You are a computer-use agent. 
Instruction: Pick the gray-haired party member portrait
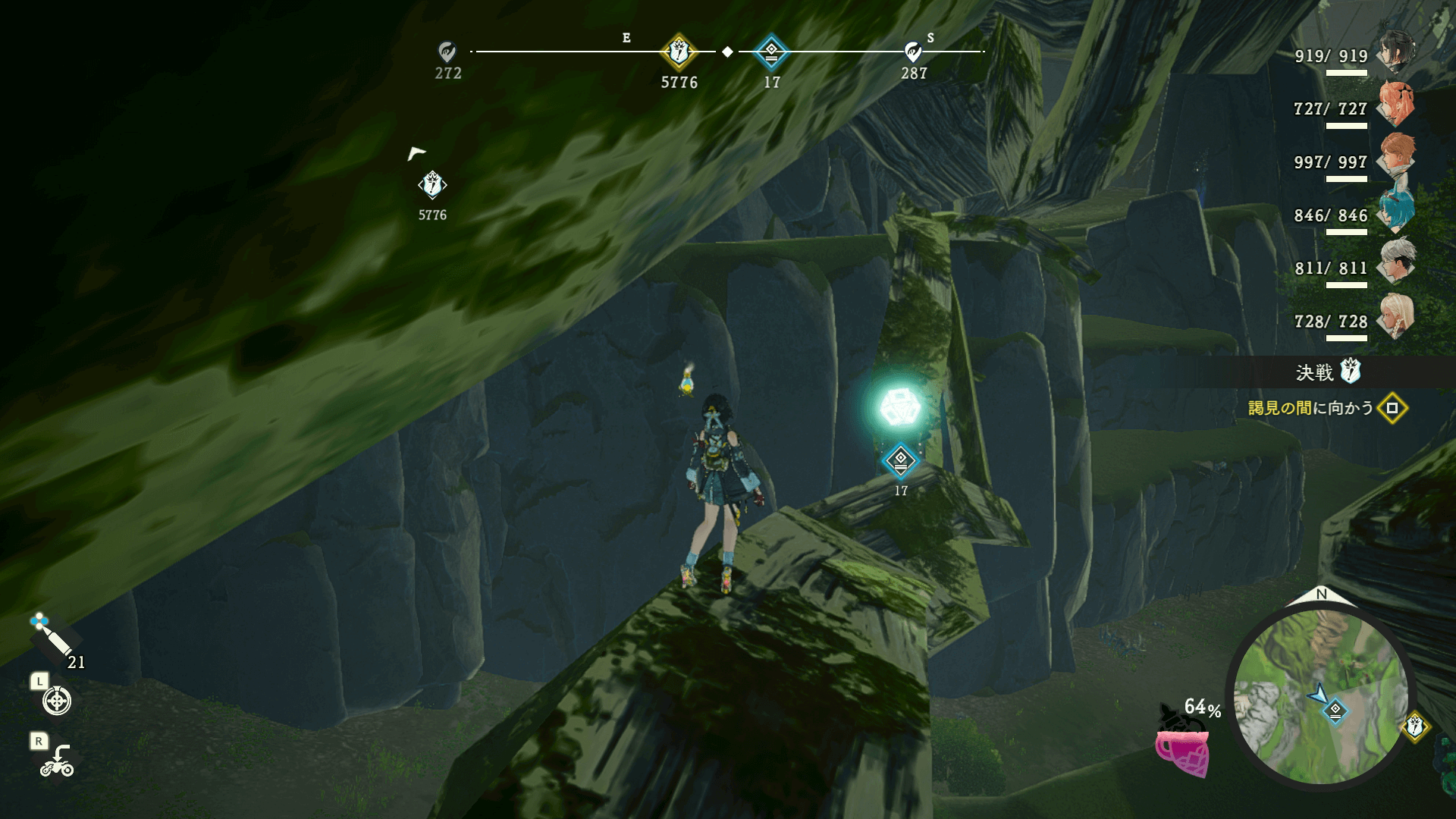click(x=1396, y=263)
